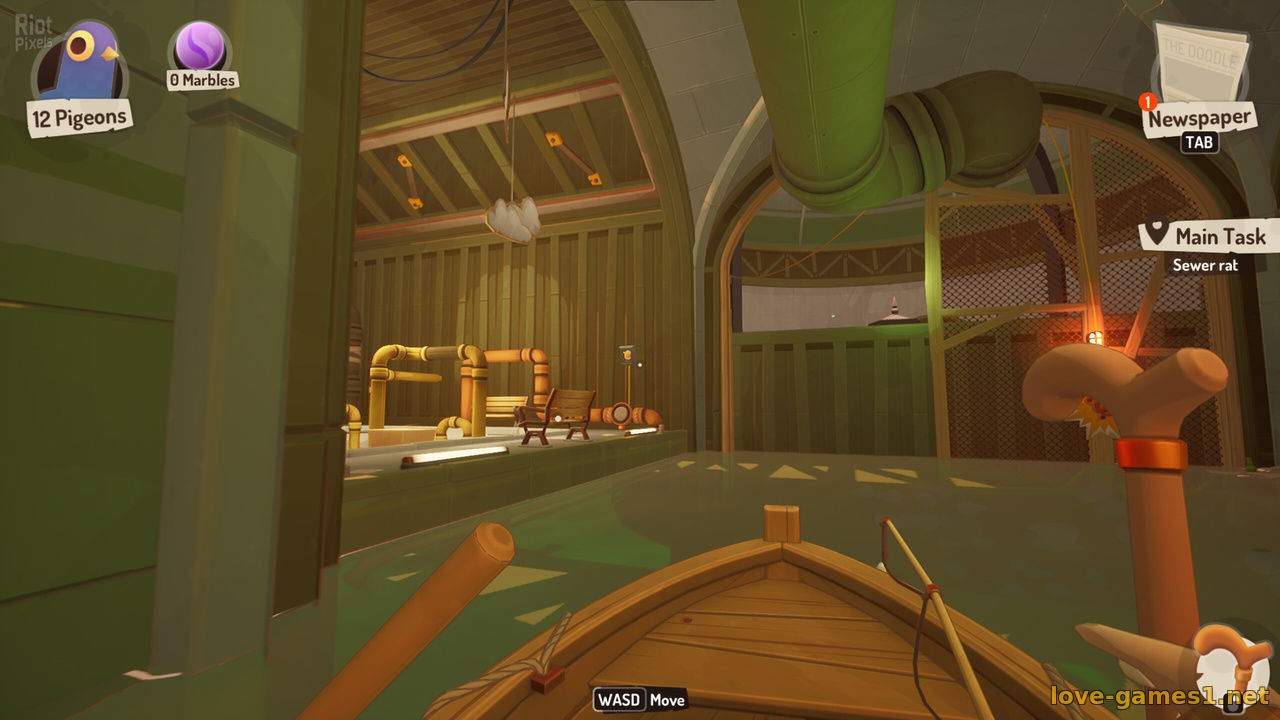Click the Main Task tracker
Image resolution: width=1280 pixels, height=720 pixels.
click(x=1209, y=237)
